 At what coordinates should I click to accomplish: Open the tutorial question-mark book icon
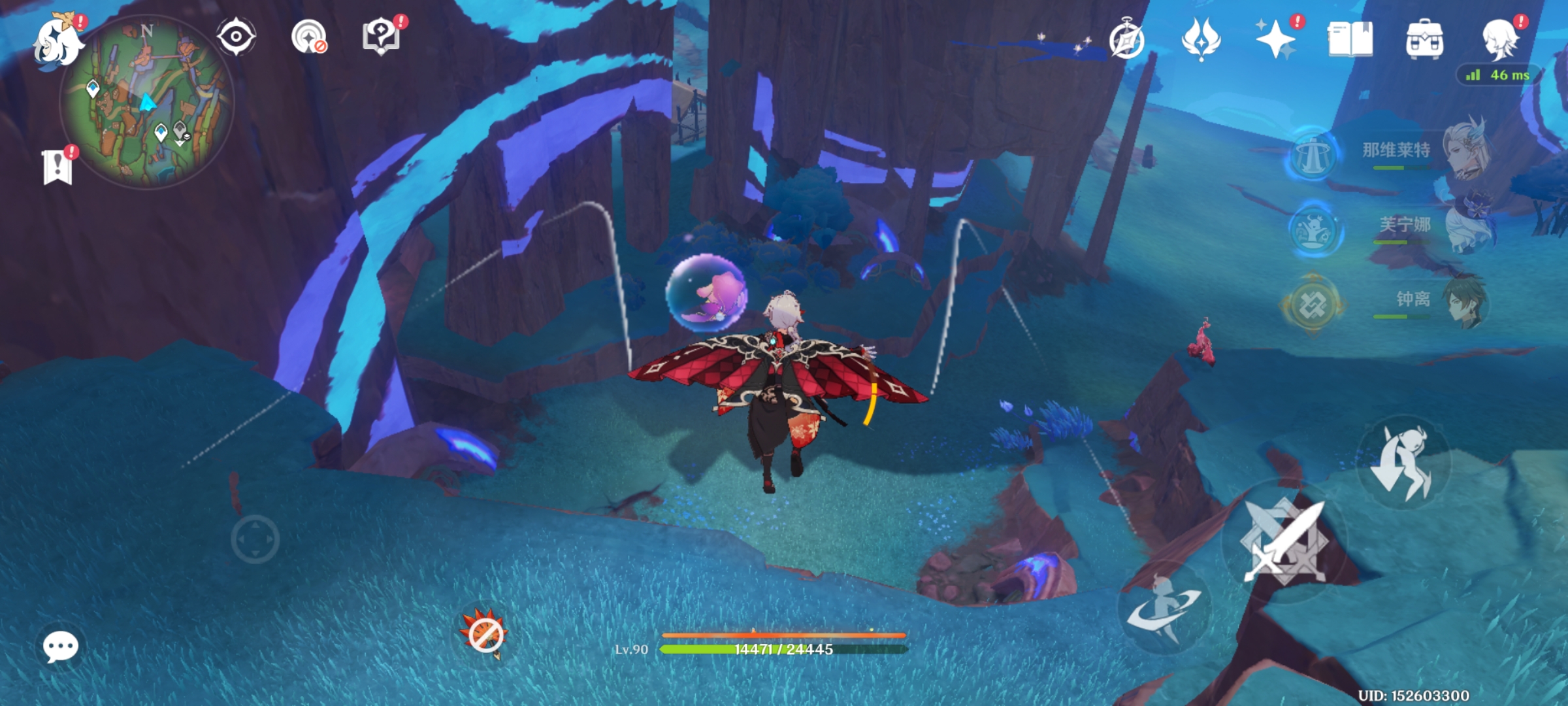point(382,36)
